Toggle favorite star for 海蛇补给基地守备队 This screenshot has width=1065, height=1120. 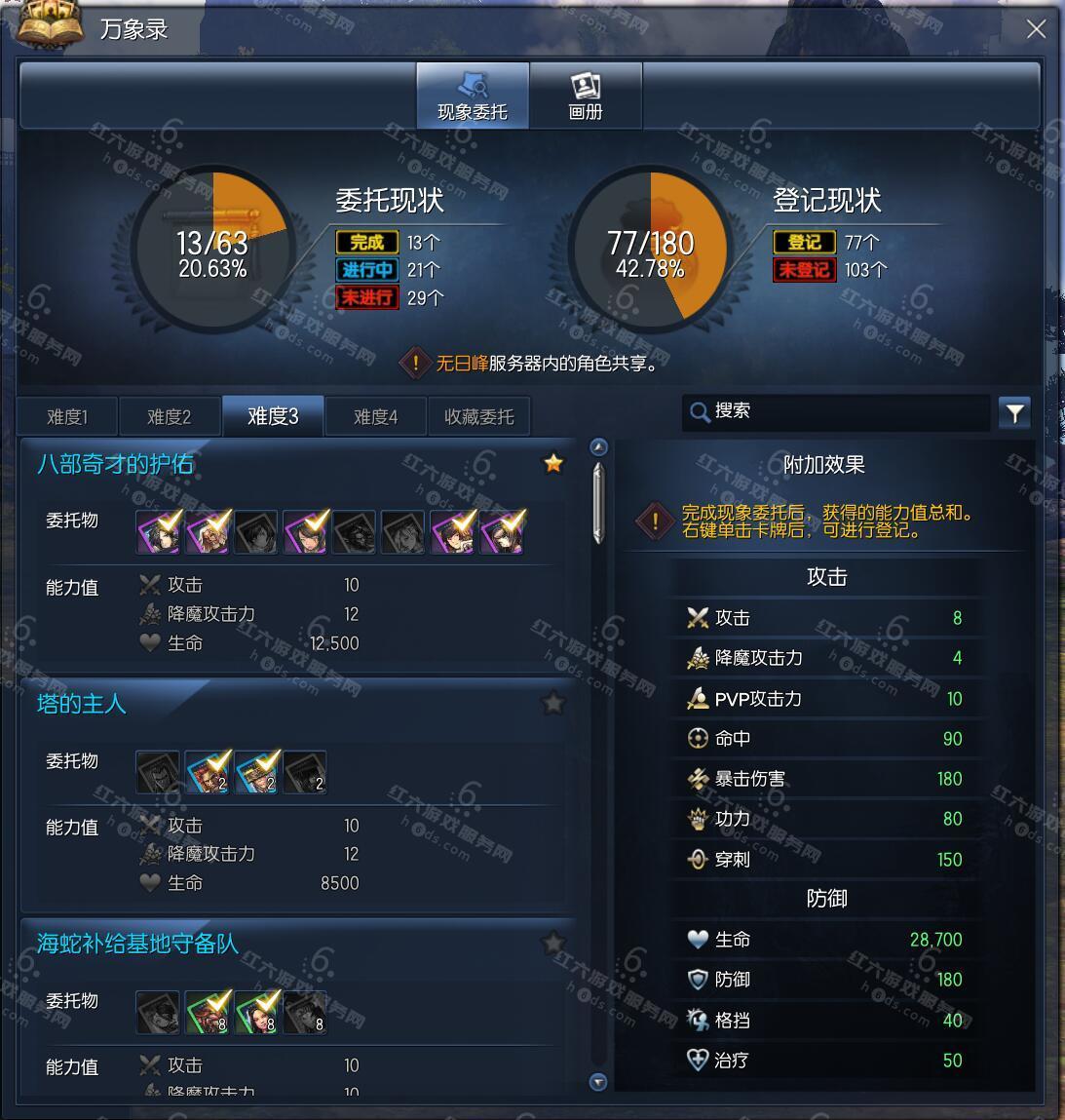point(553,943)
